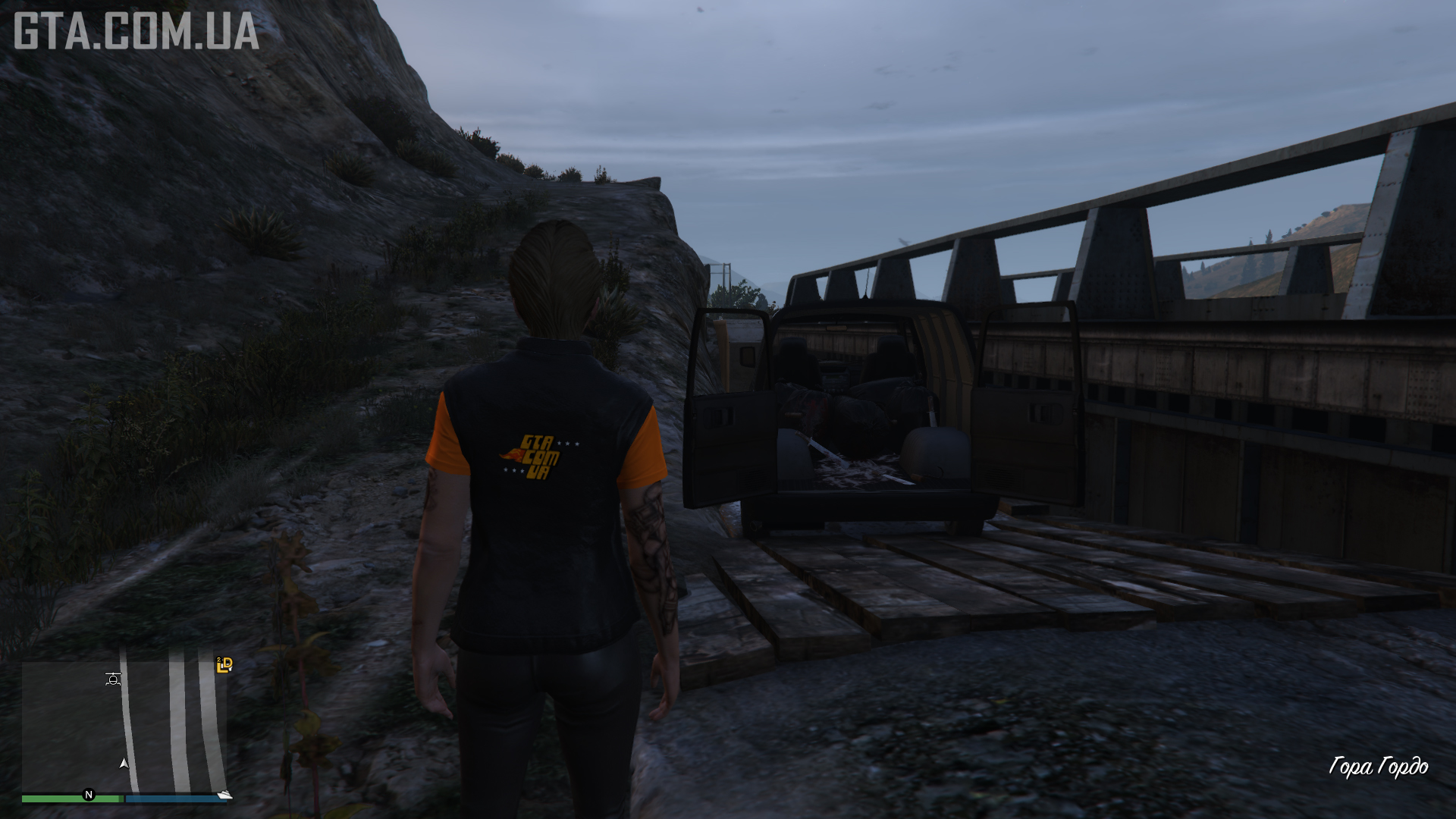Open the GTA.COM.UA watermark link
Image resolution: width=1456 pixels, height=819 pixels.
136,32
